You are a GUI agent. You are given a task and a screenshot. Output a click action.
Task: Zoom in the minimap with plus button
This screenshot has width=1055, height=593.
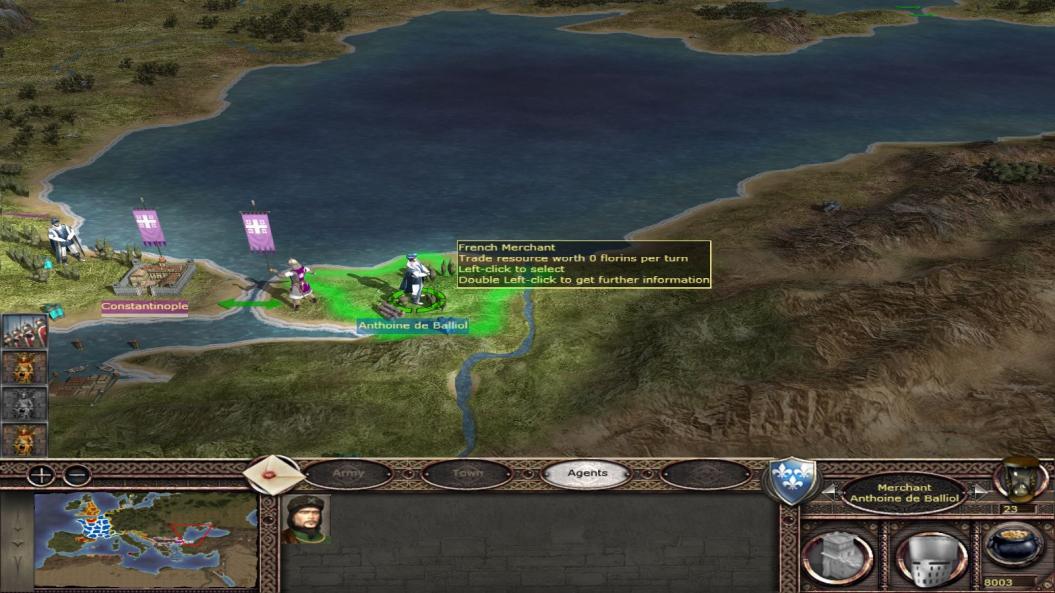click(41, 475)
